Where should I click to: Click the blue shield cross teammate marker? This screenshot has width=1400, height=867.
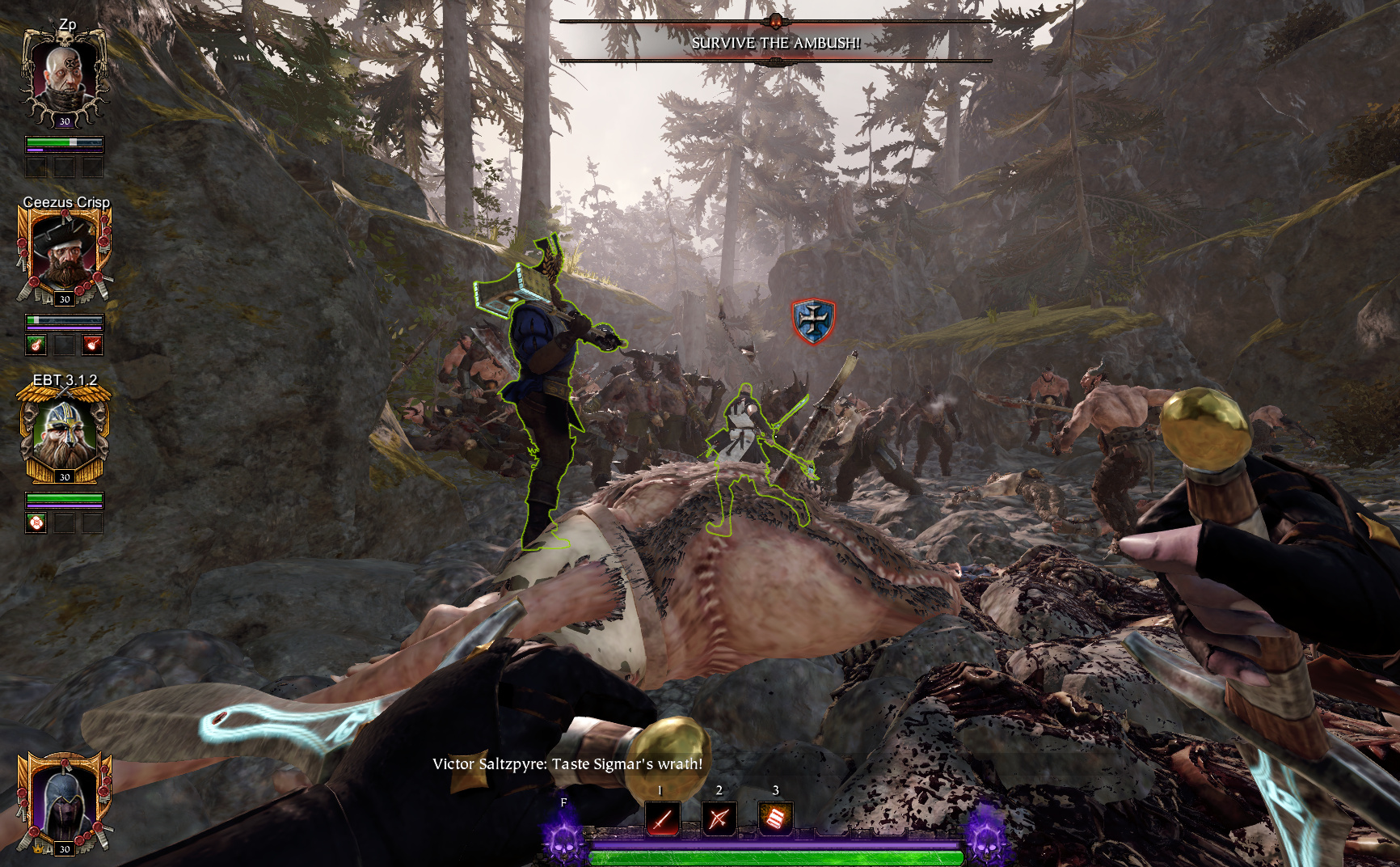812,321
